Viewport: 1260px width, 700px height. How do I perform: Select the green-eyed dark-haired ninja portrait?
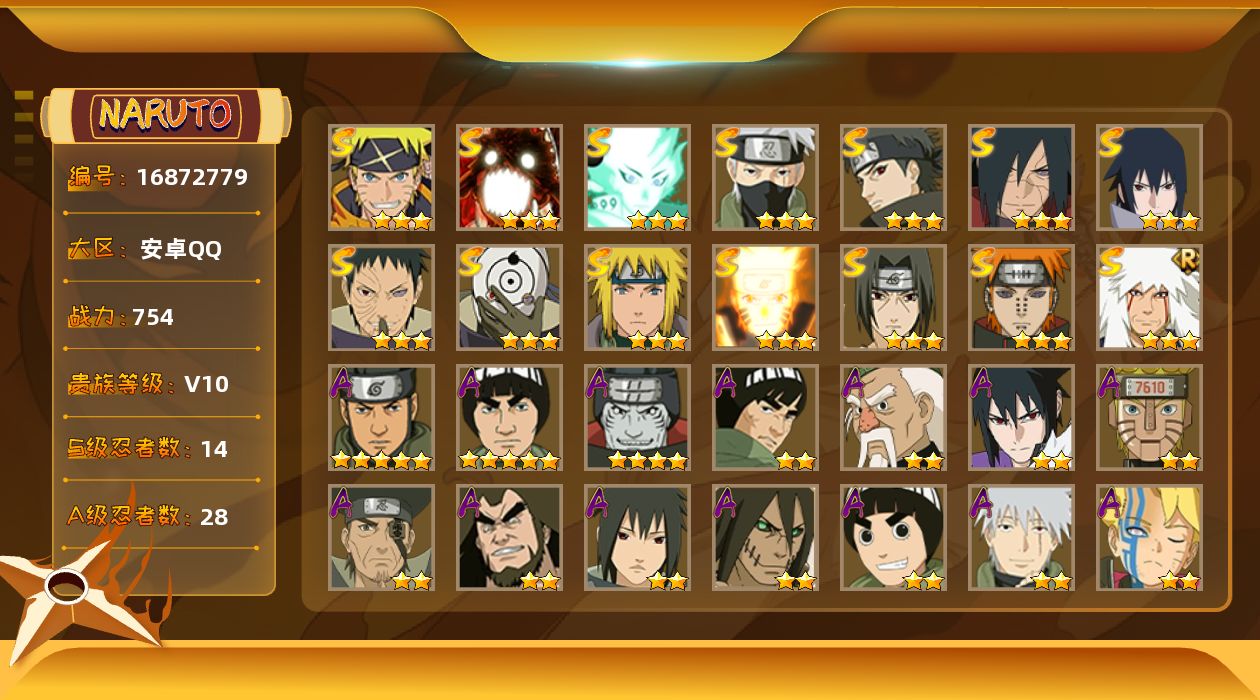(x=765, y=537)
